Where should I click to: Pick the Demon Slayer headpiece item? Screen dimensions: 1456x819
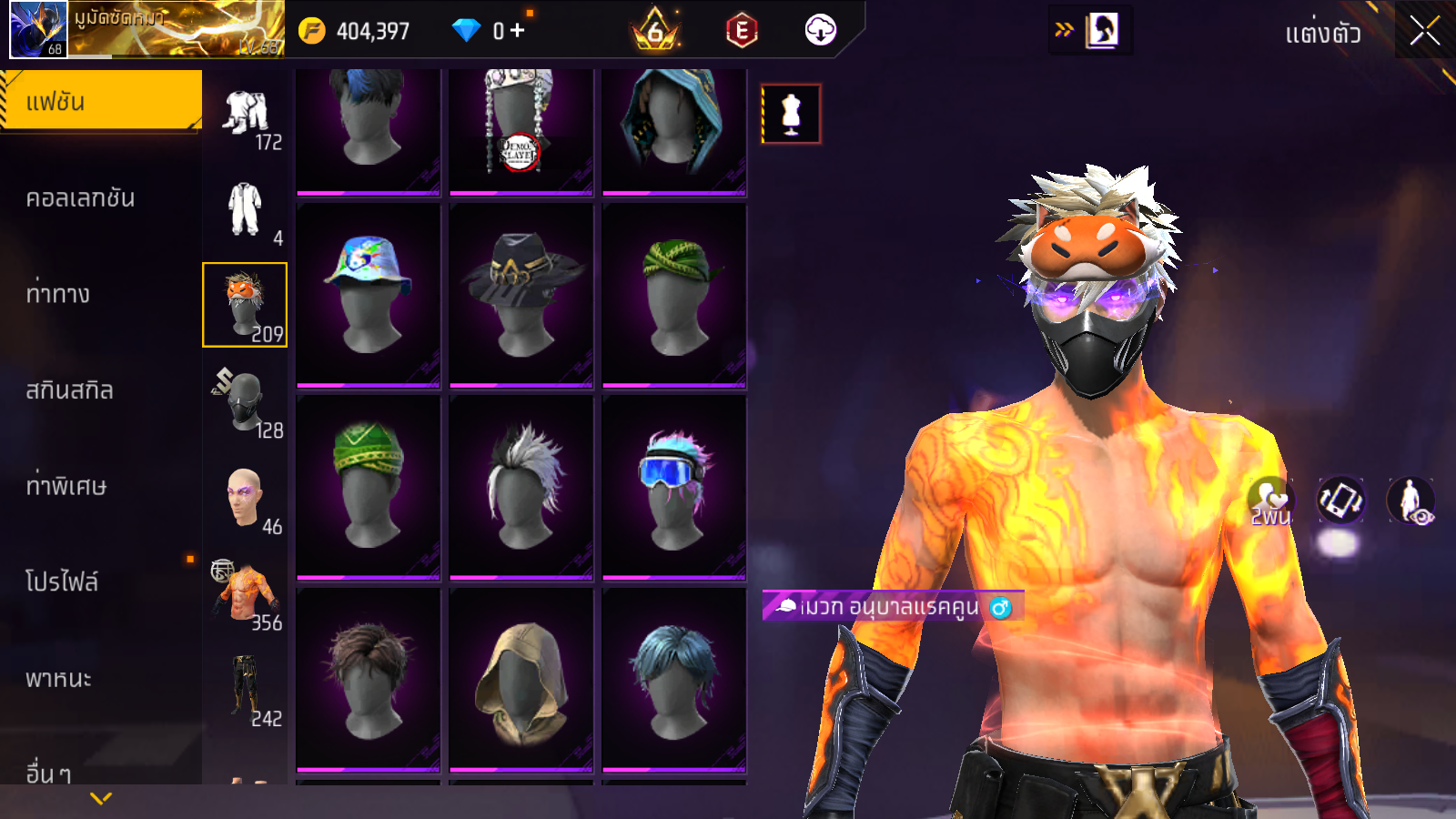pyautogui.click(x=521, y=128)
